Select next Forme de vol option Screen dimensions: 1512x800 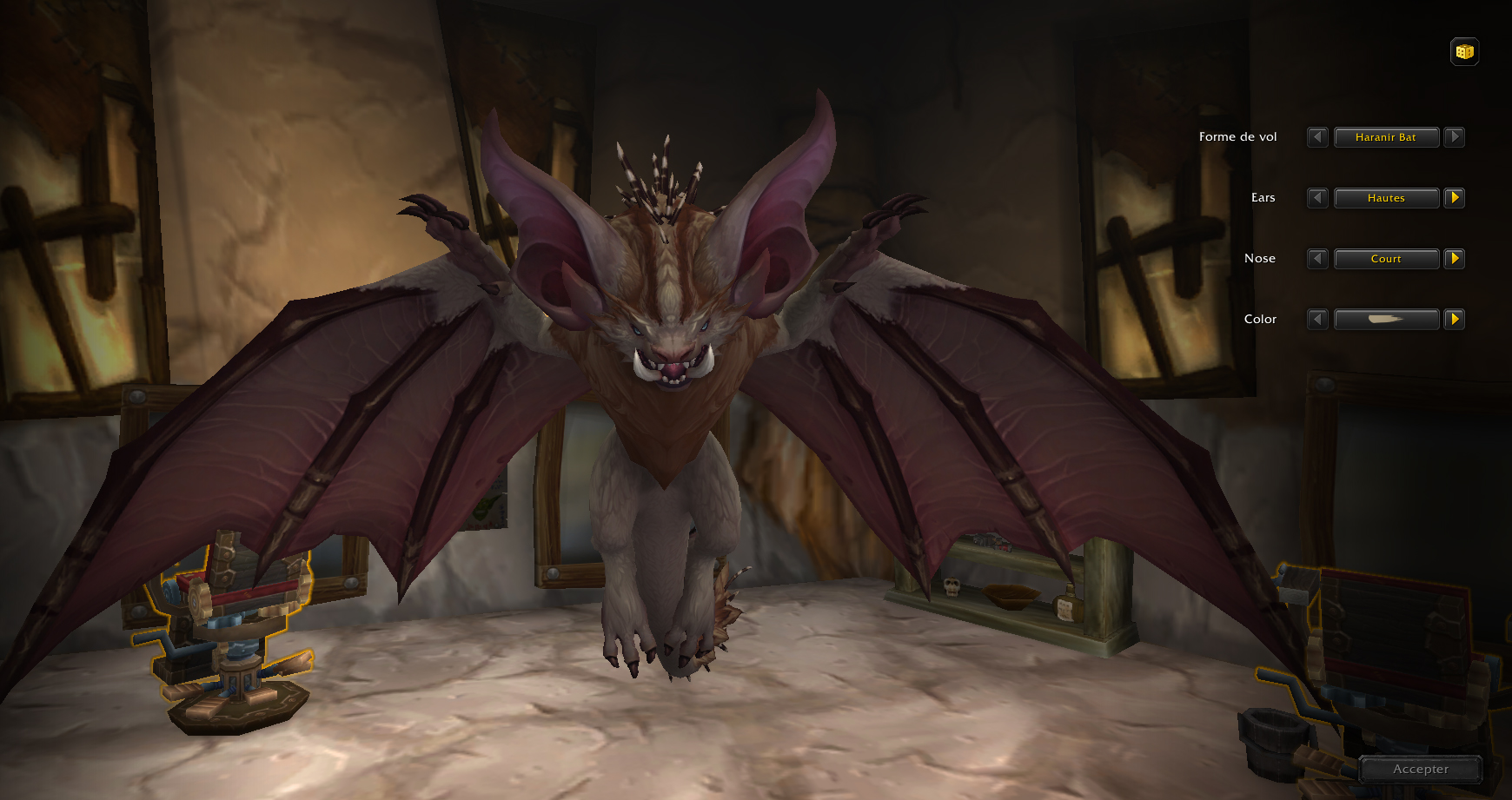click(x=1455, y=137)
